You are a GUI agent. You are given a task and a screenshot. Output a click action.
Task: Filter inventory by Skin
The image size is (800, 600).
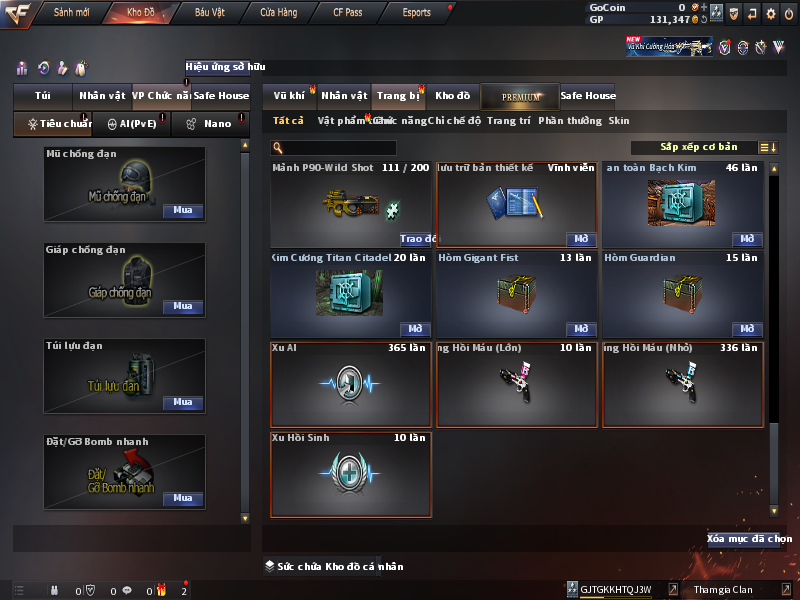click(x=619, y=121)
